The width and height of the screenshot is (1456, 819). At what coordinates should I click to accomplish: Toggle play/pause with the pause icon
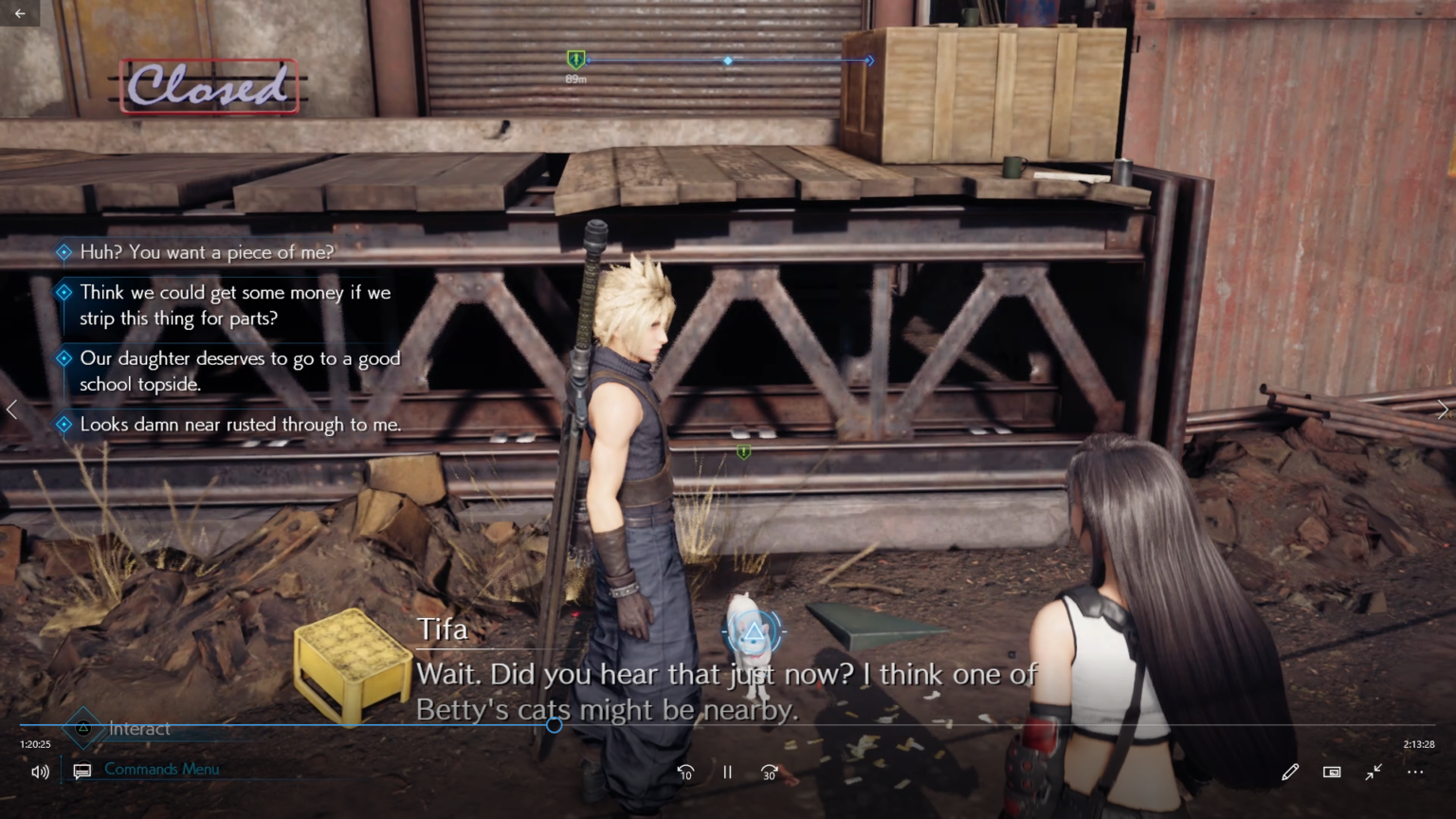pyautogui.click(x=727, y=772)
